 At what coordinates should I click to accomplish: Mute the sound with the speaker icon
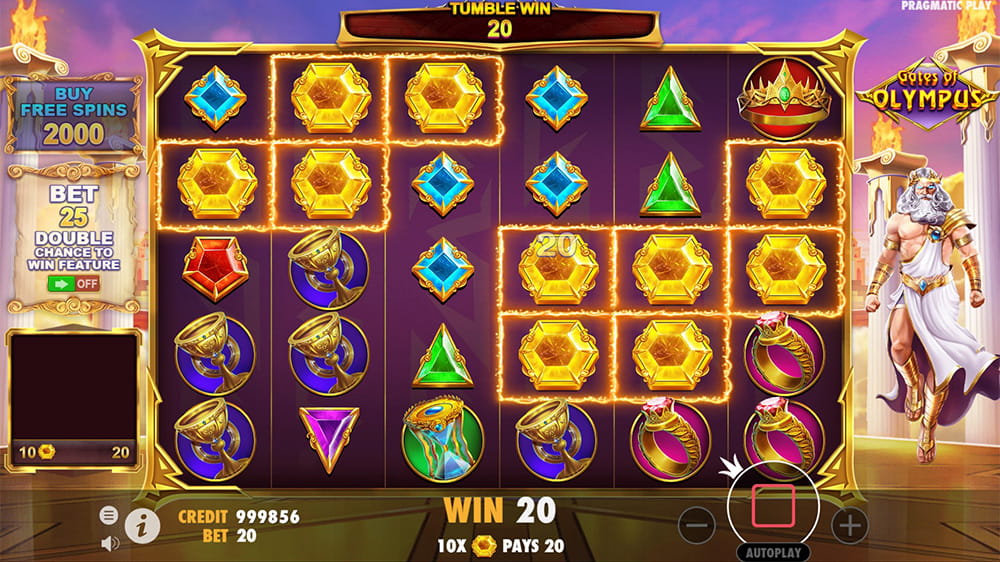(109, 543)
